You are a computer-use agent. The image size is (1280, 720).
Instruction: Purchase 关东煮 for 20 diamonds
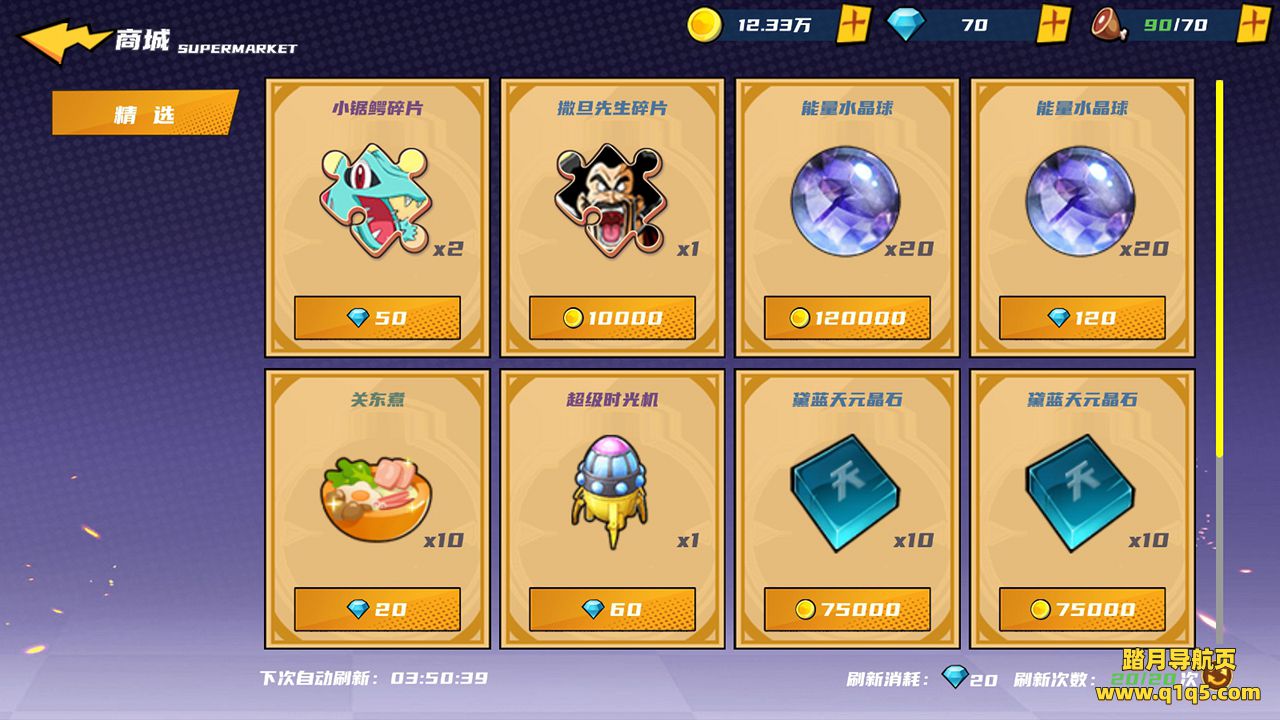pos(377,609)
